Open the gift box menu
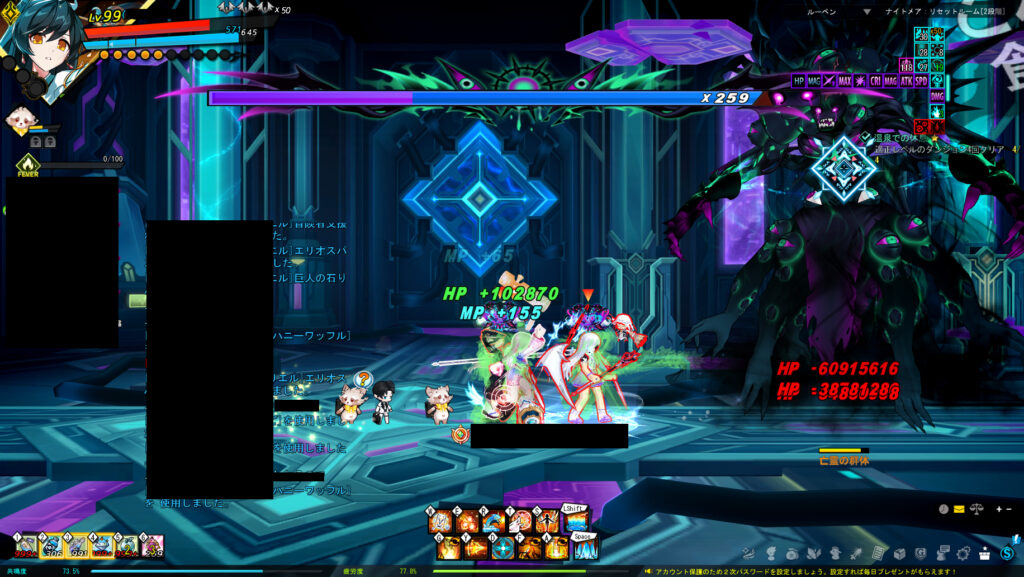1024x577 pixels. [x=985, y=553]
